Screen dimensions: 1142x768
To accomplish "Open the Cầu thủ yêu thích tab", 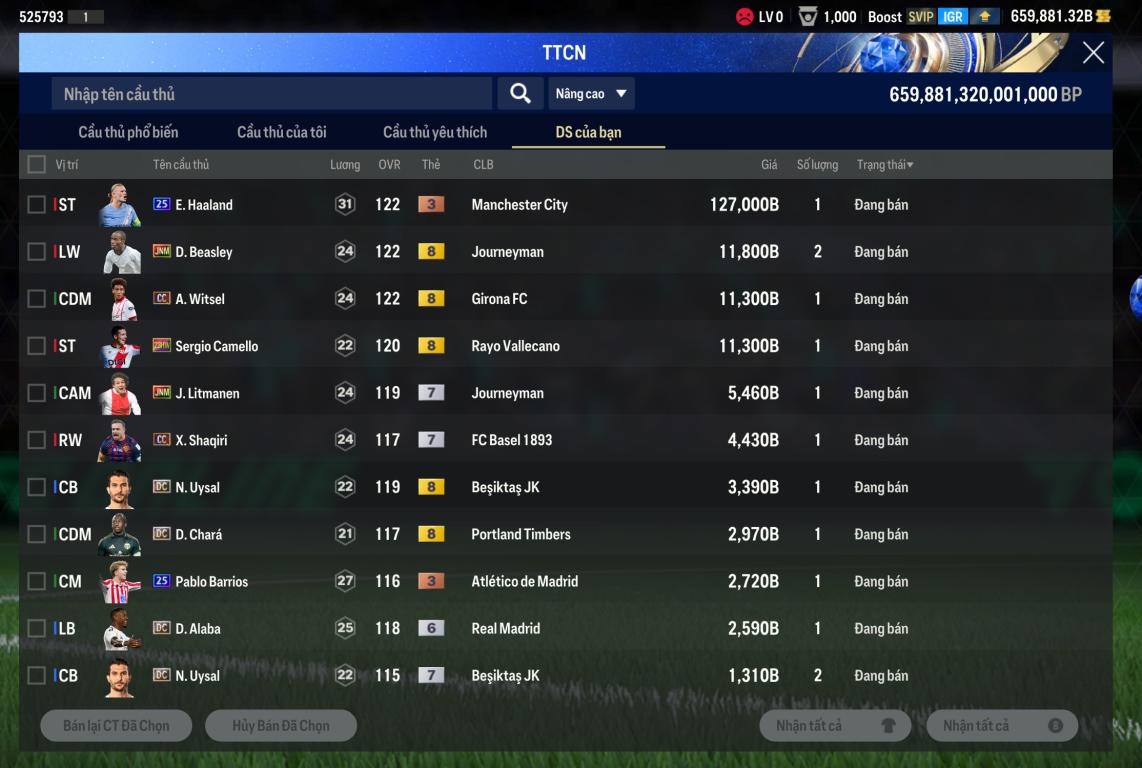I will pyautogui.click(x=435, y=132).
